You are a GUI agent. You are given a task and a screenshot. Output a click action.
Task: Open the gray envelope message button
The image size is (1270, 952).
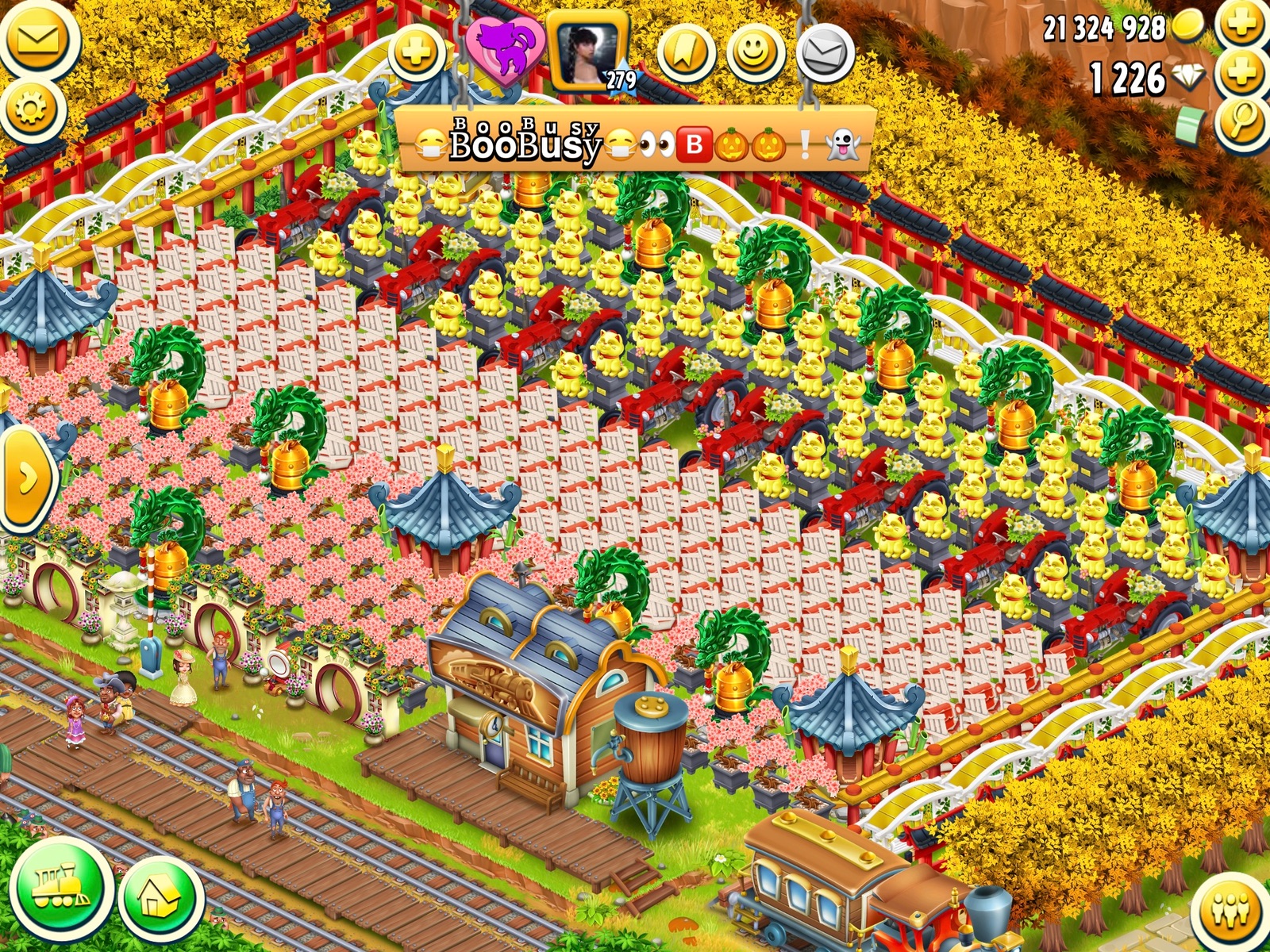825,53
